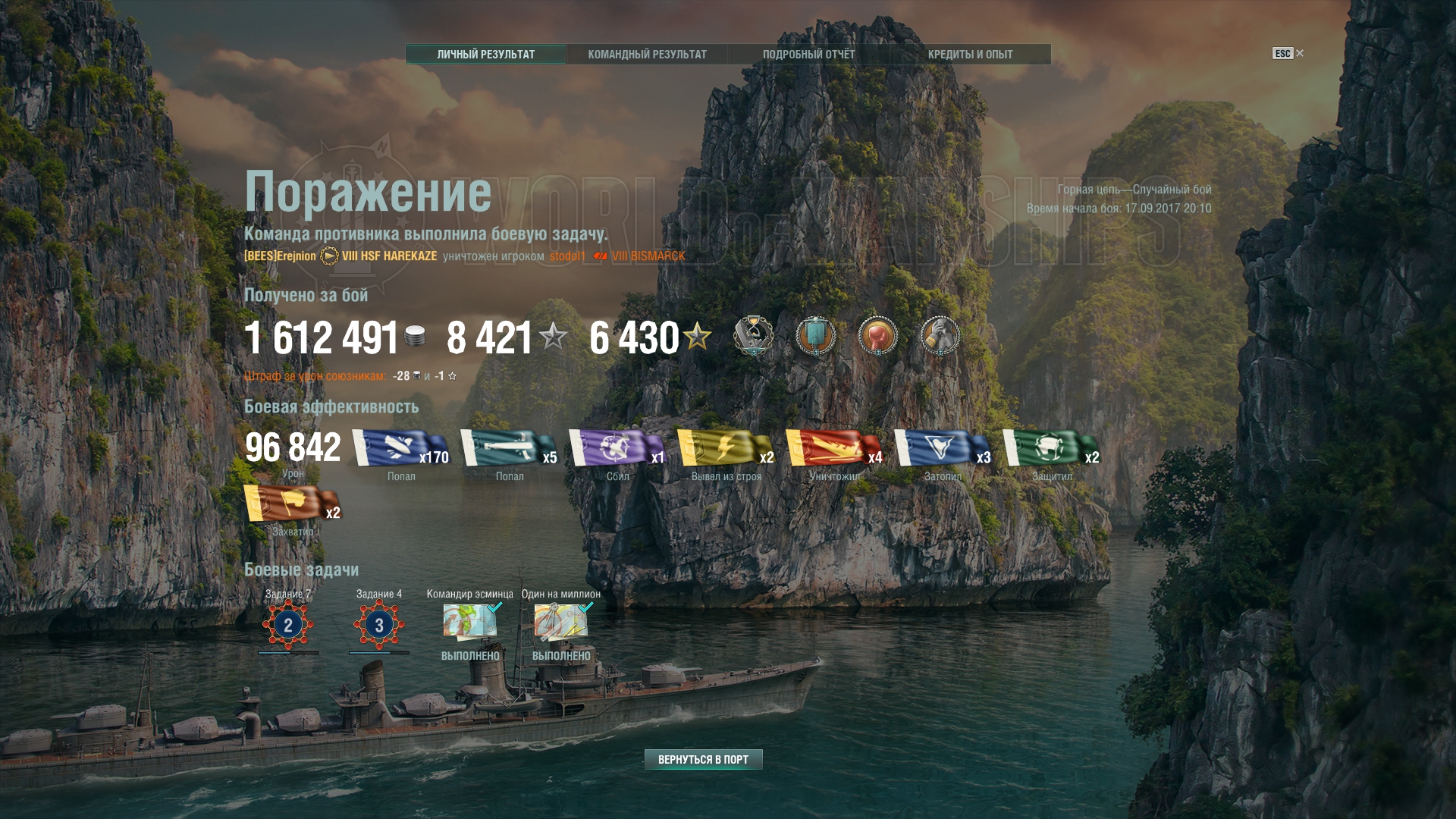Show the Подробный отчёт tab
The height and width of the screenshot is (819, 1456).
pyautogui.click(x=808, y=55)
